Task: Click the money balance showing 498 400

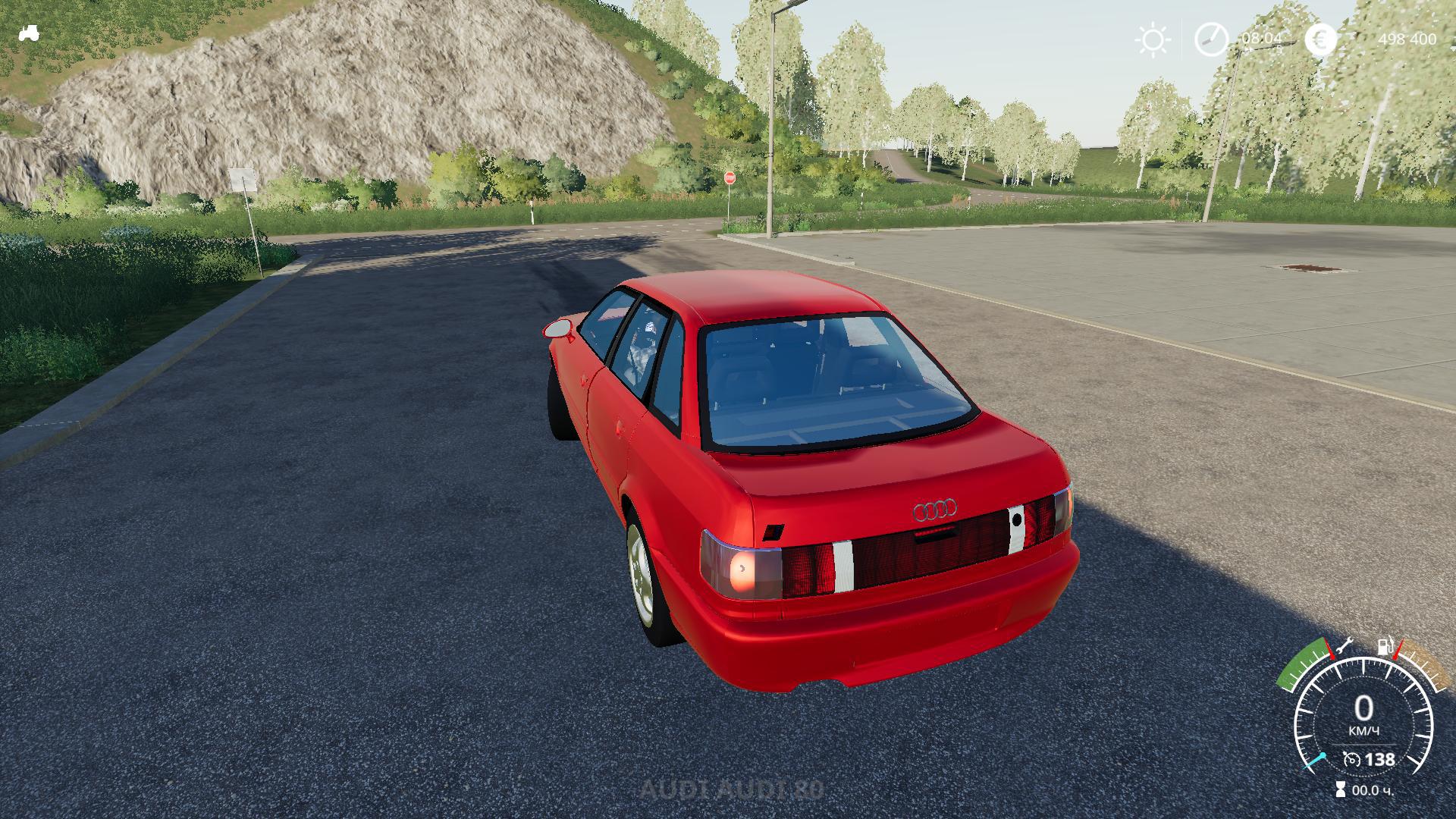Action: tap(1407, 37)
